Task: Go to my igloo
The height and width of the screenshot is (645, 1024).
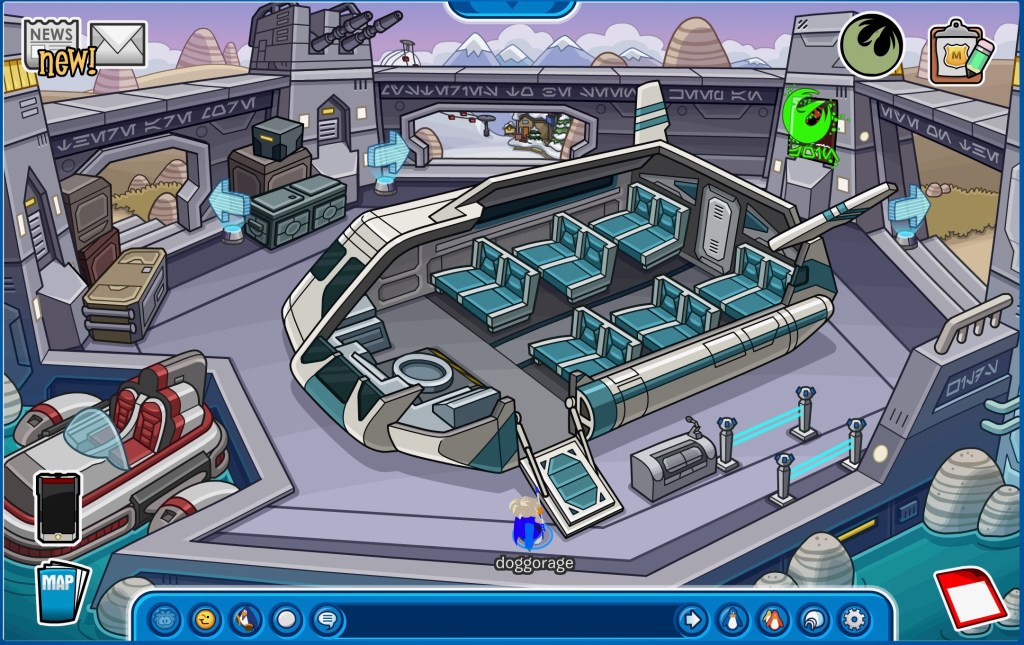Action: pyautogui.click(x=813, y=620)
